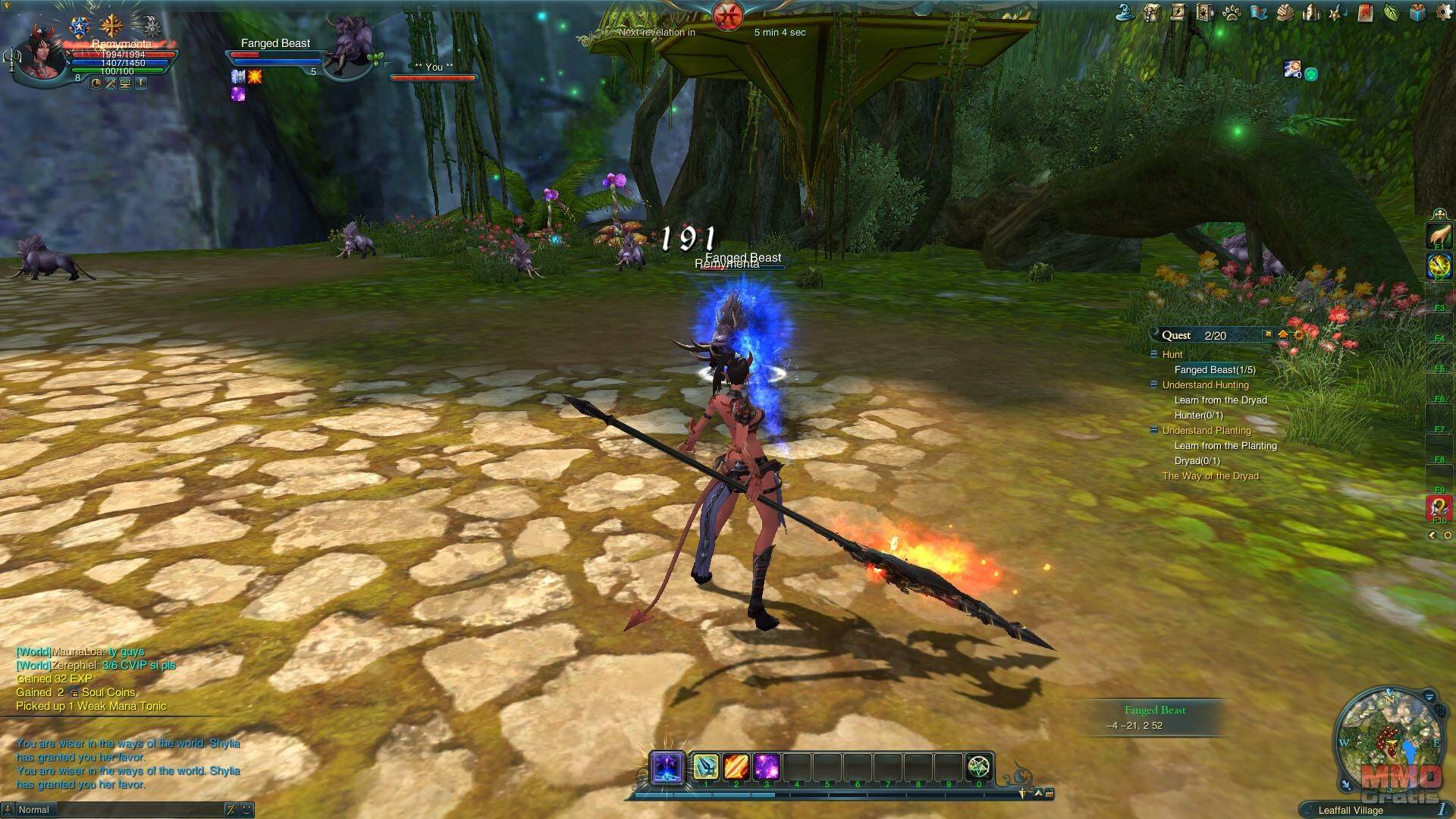Click the pentagram skill in slot 0
The image size is (1456, 819).
tap(979, 767)
